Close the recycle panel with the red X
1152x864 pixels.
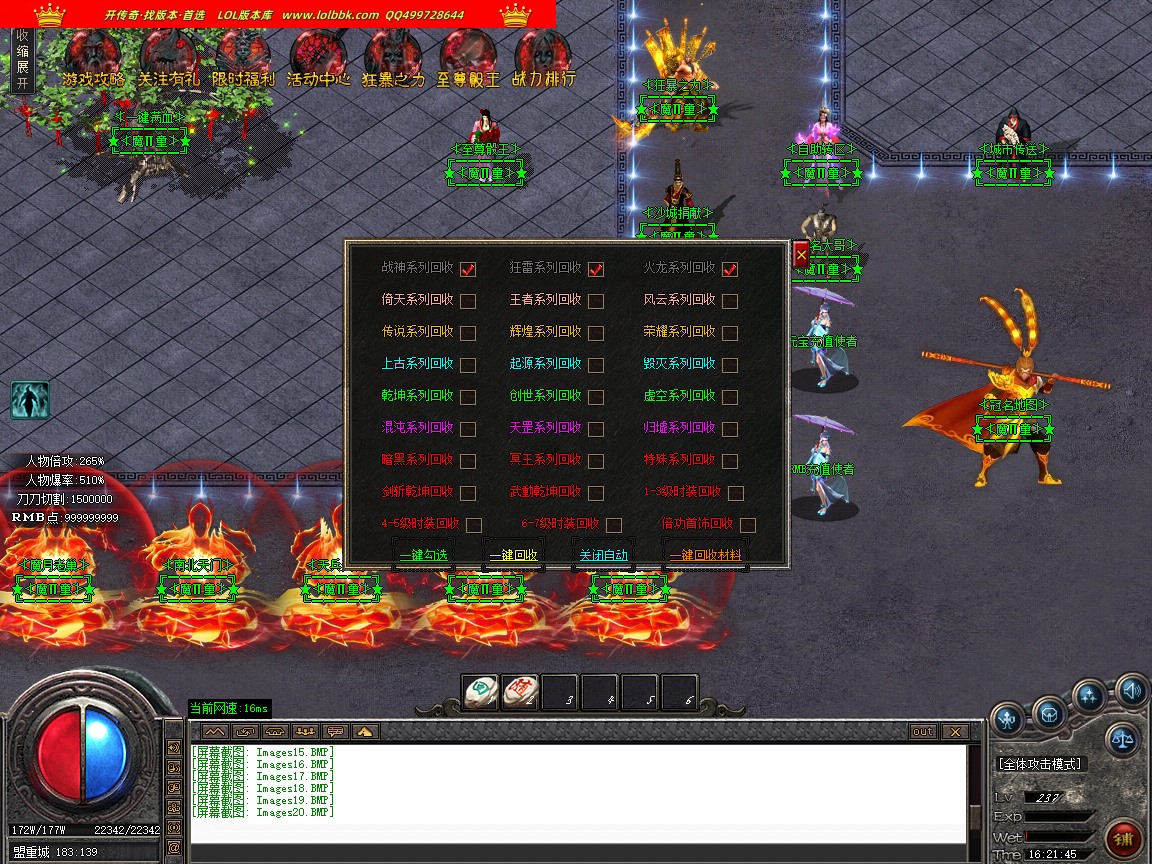pos(801,255)
